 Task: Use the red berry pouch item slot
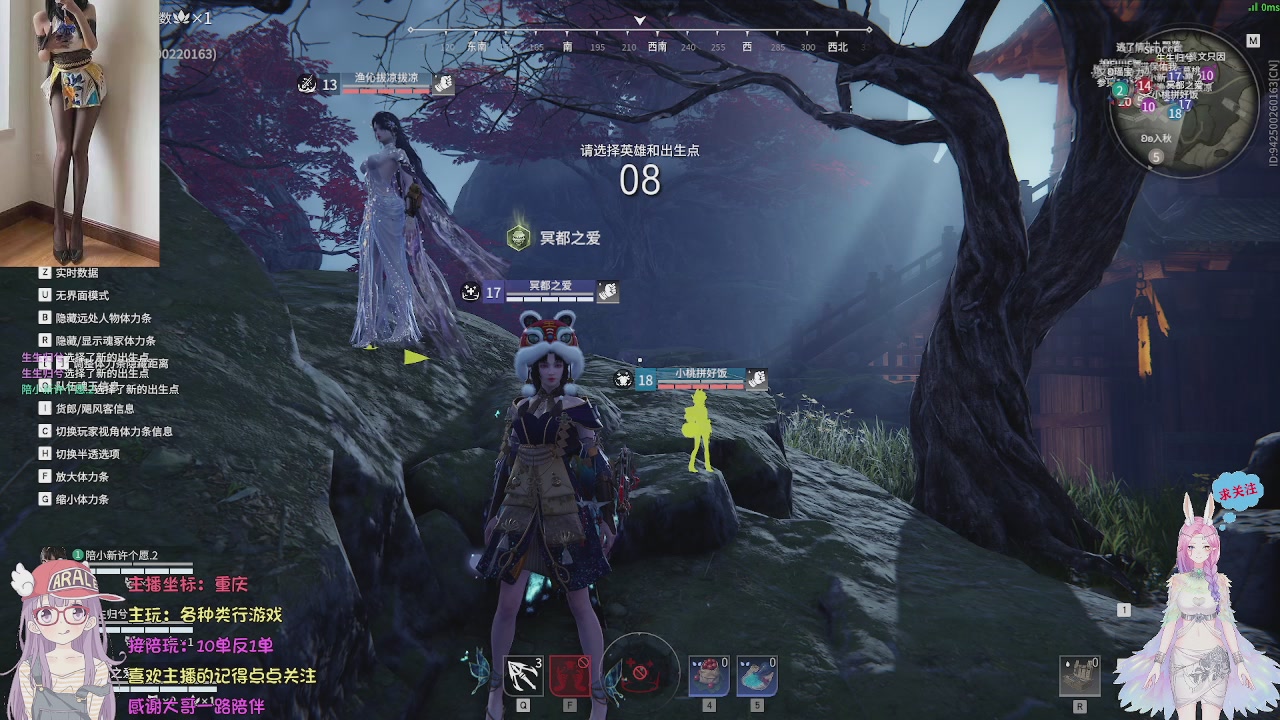pyautogui.click(x=709, y=676)
